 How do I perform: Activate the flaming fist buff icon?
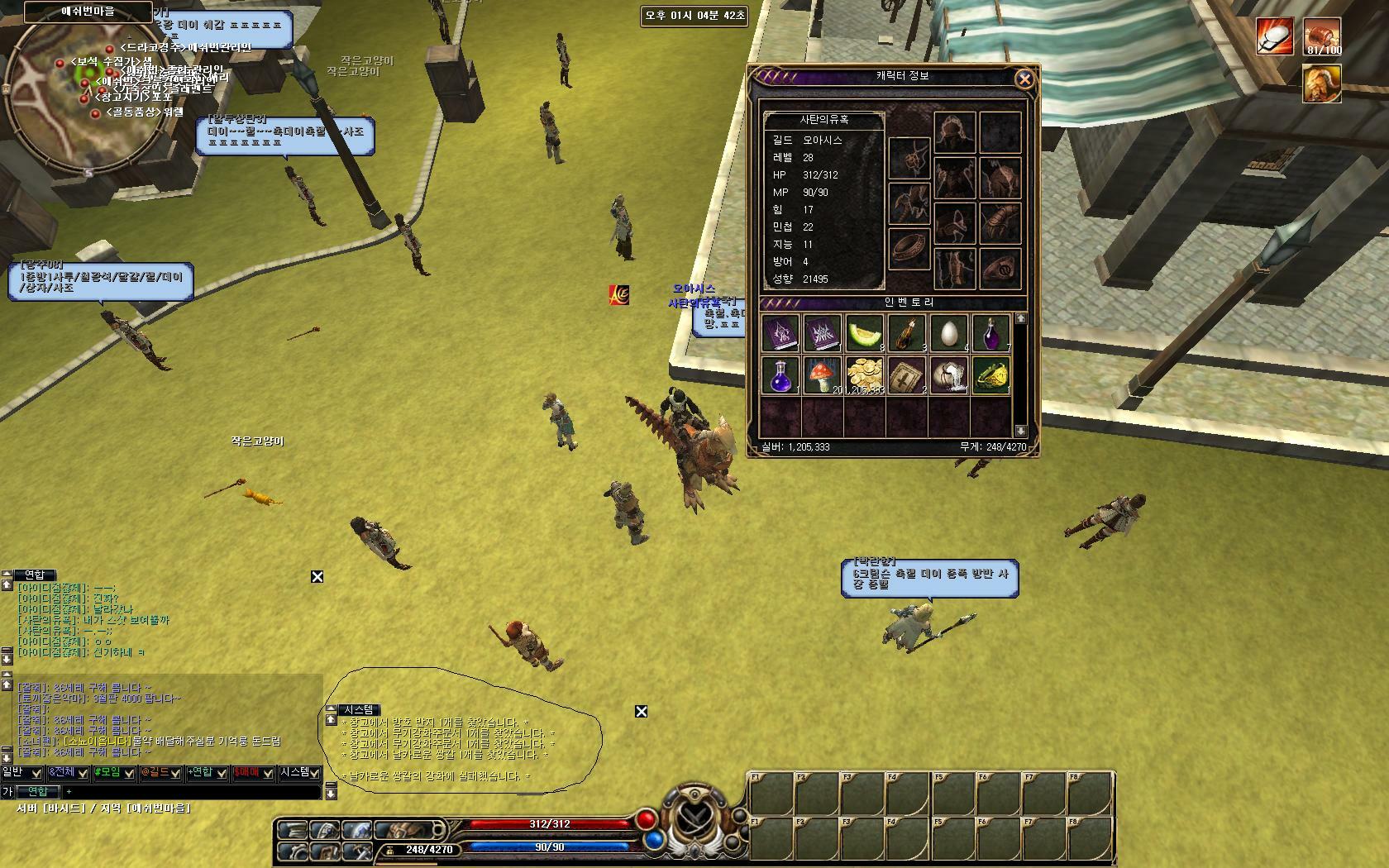click(x=1275, y=36)
